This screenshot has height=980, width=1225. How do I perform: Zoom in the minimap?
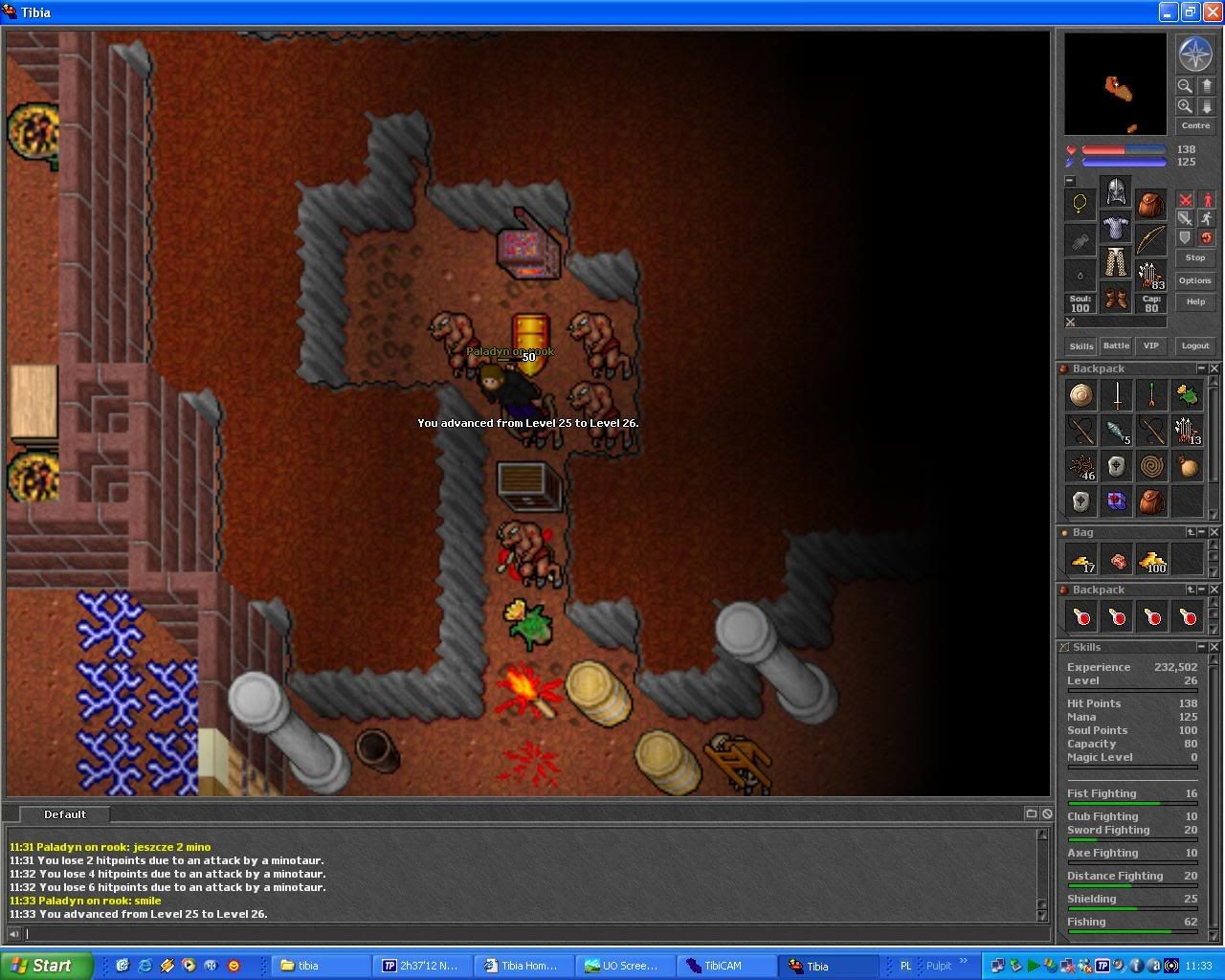click(1185, 106)
